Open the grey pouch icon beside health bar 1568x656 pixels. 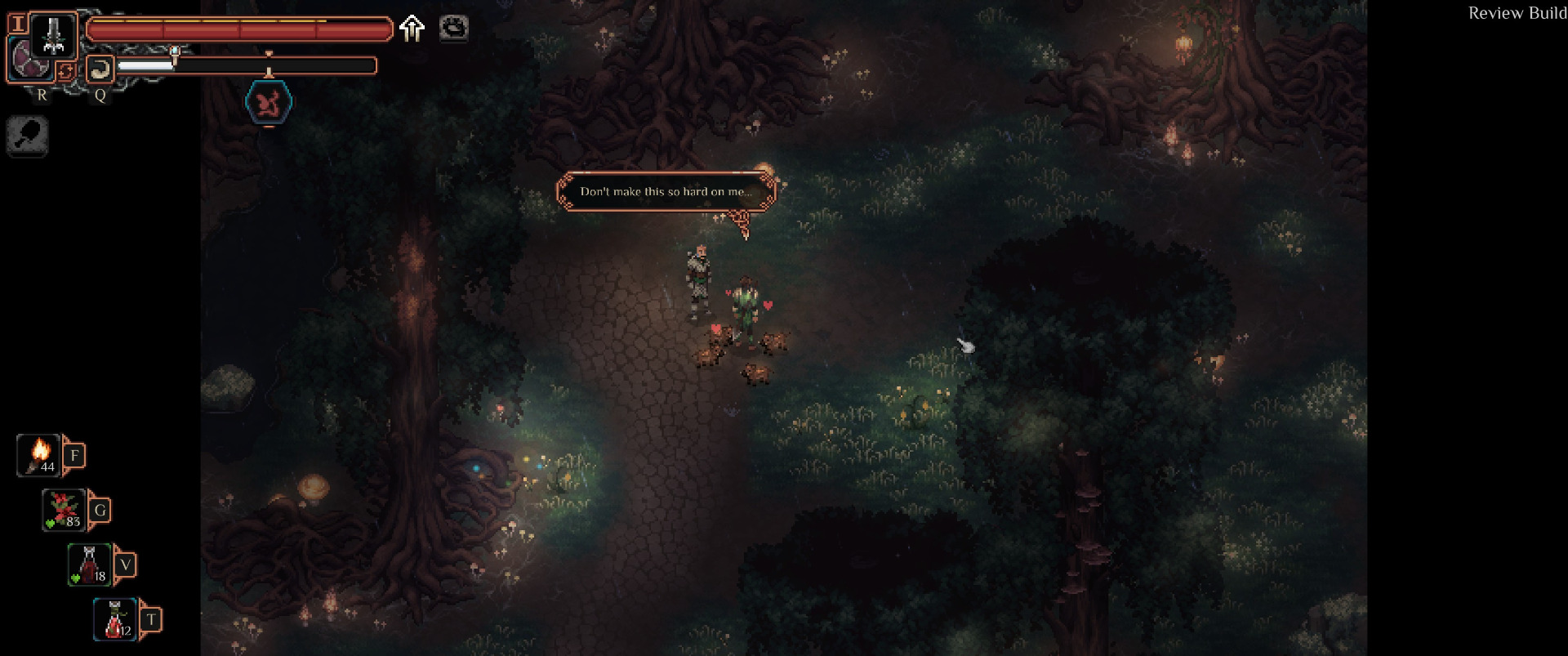tap(454, 29)
